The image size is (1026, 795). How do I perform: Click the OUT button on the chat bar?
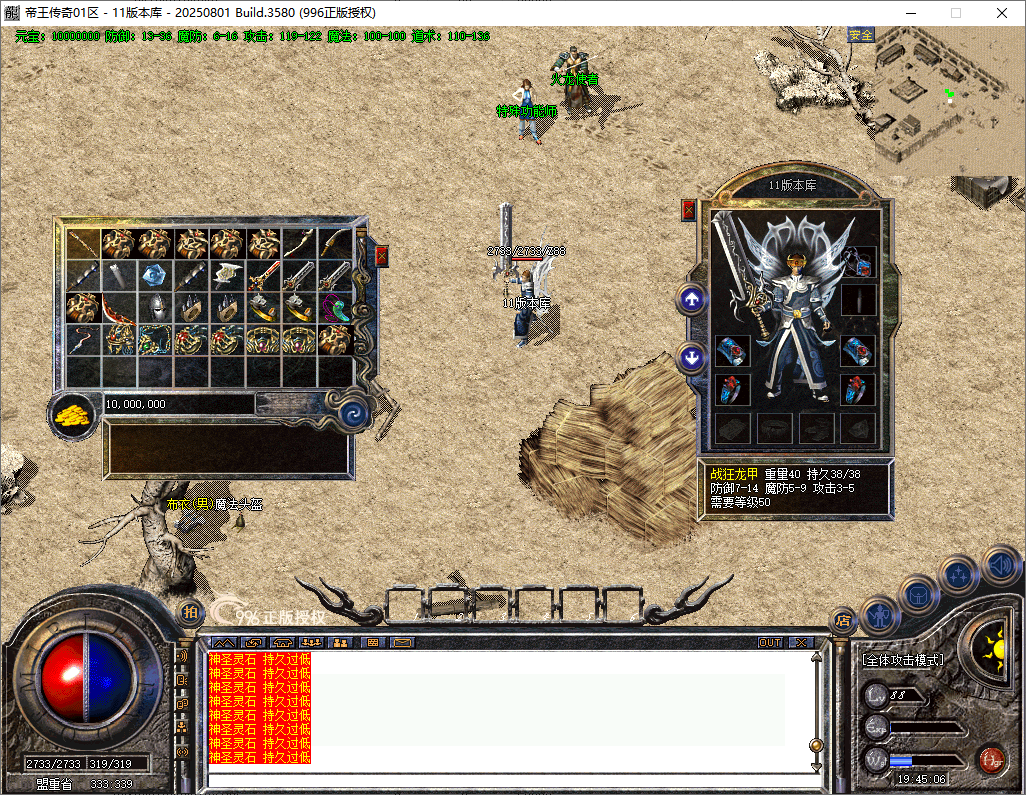point(769,642)
